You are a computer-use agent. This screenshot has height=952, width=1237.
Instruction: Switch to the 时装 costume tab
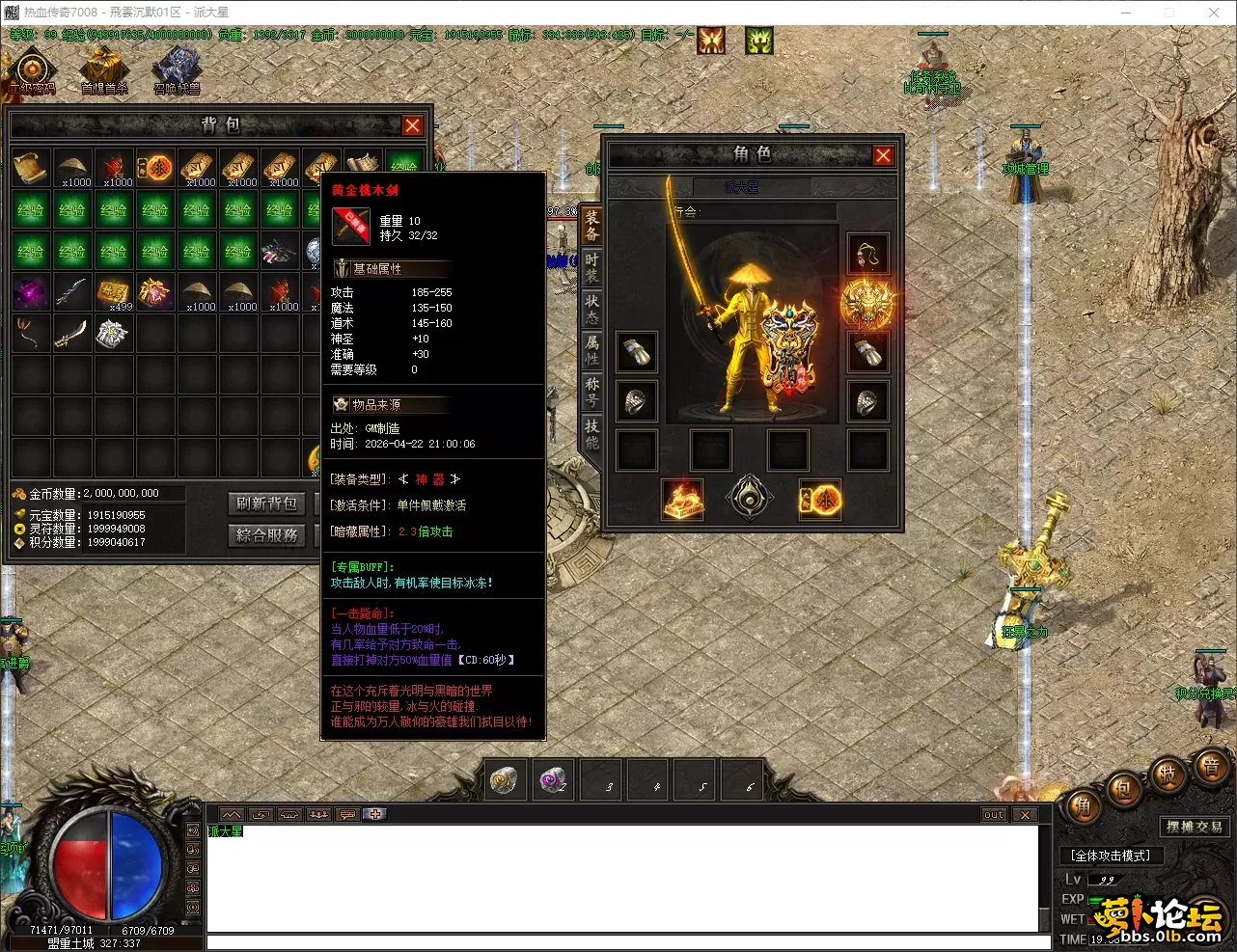(591, 267)
